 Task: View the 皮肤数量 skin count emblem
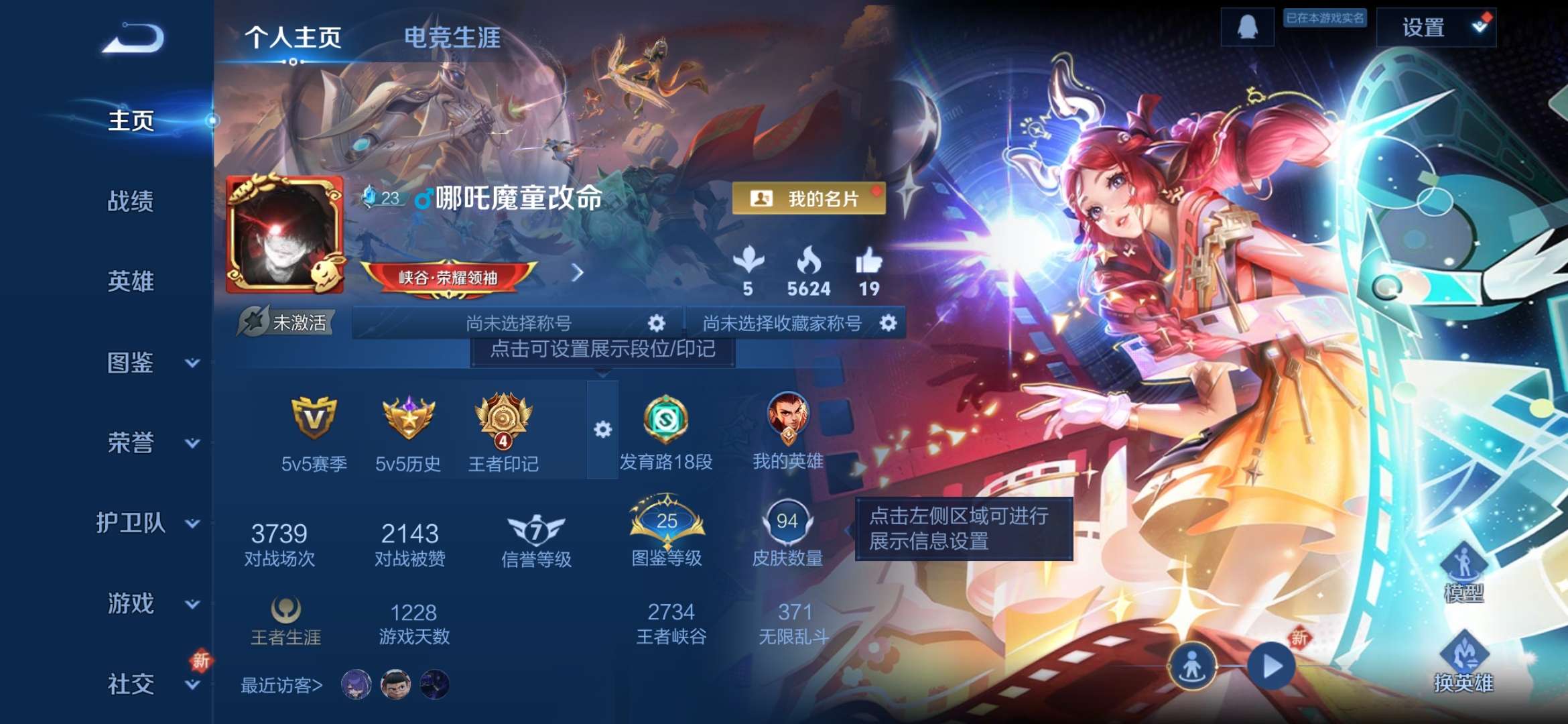pos(791,520)
